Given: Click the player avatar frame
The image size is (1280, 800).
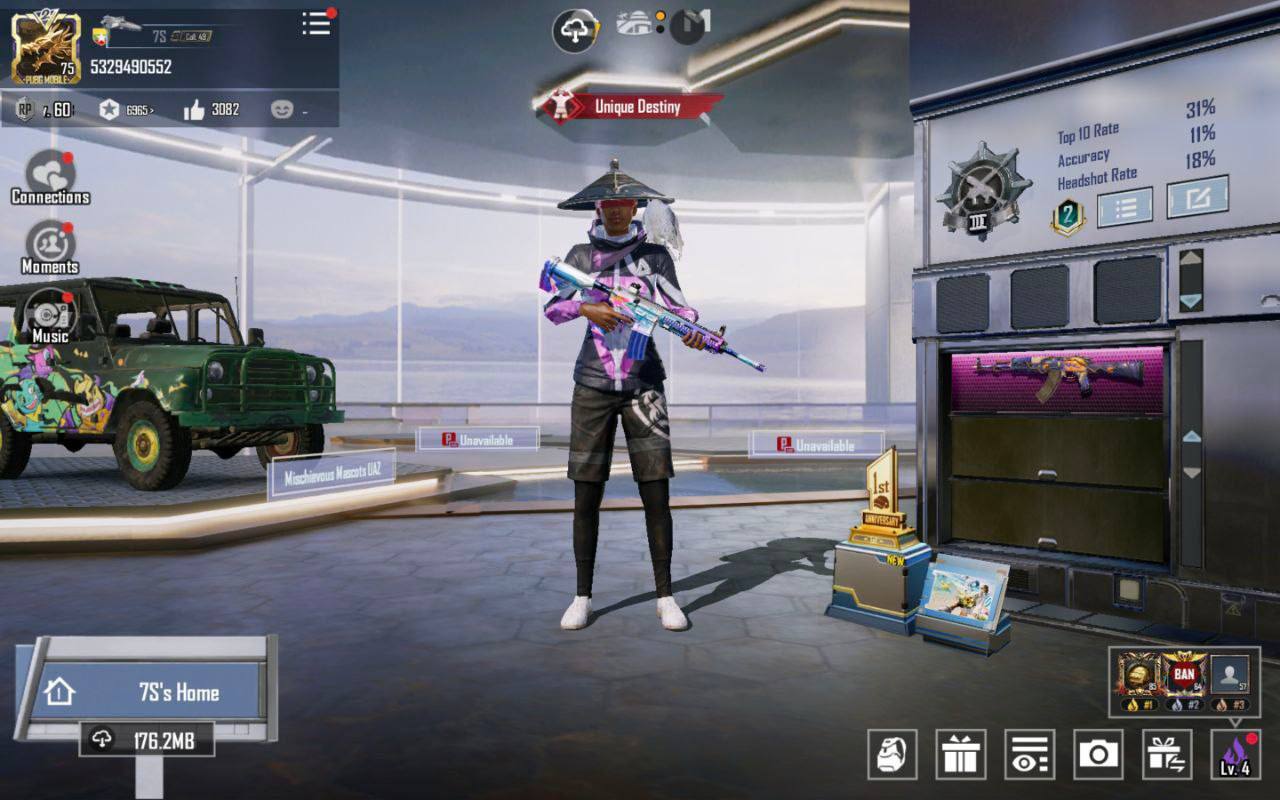Looking at the screenshot, I should coord(46,47).
